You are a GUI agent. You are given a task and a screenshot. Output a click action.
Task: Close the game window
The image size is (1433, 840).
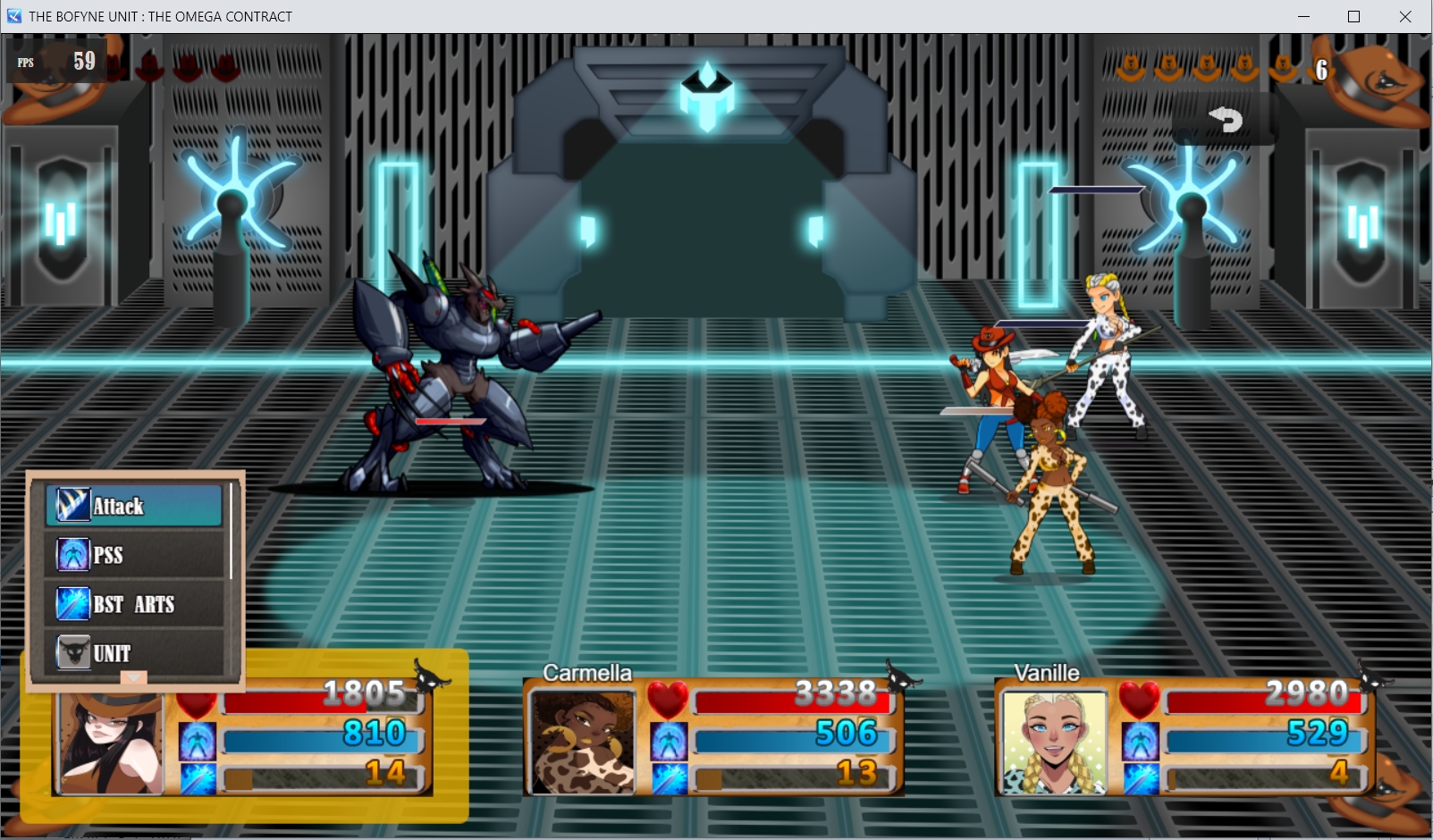1404,16
